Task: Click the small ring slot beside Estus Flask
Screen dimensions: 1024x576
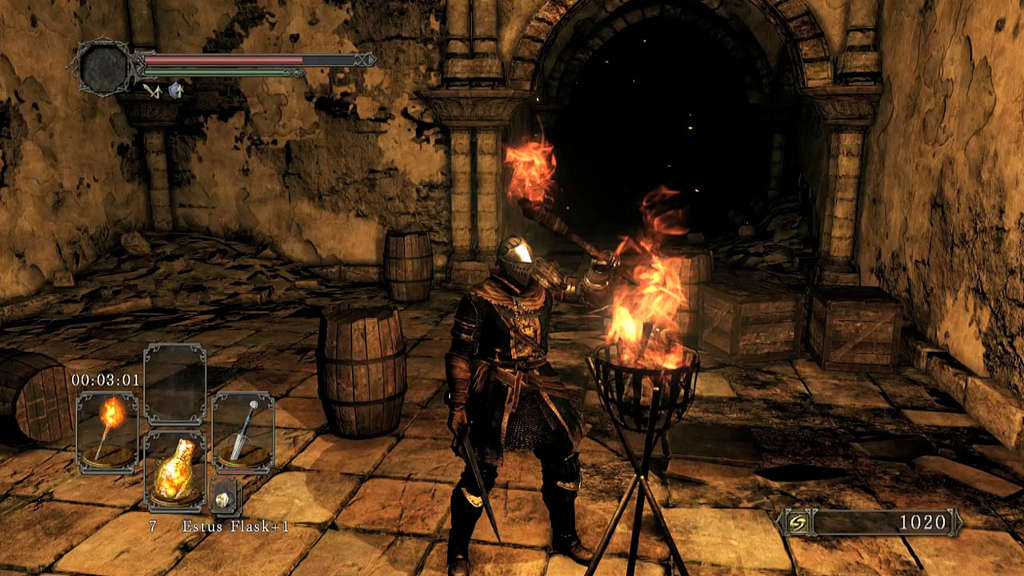Action: pyautogui.click(x=224, y=495)
